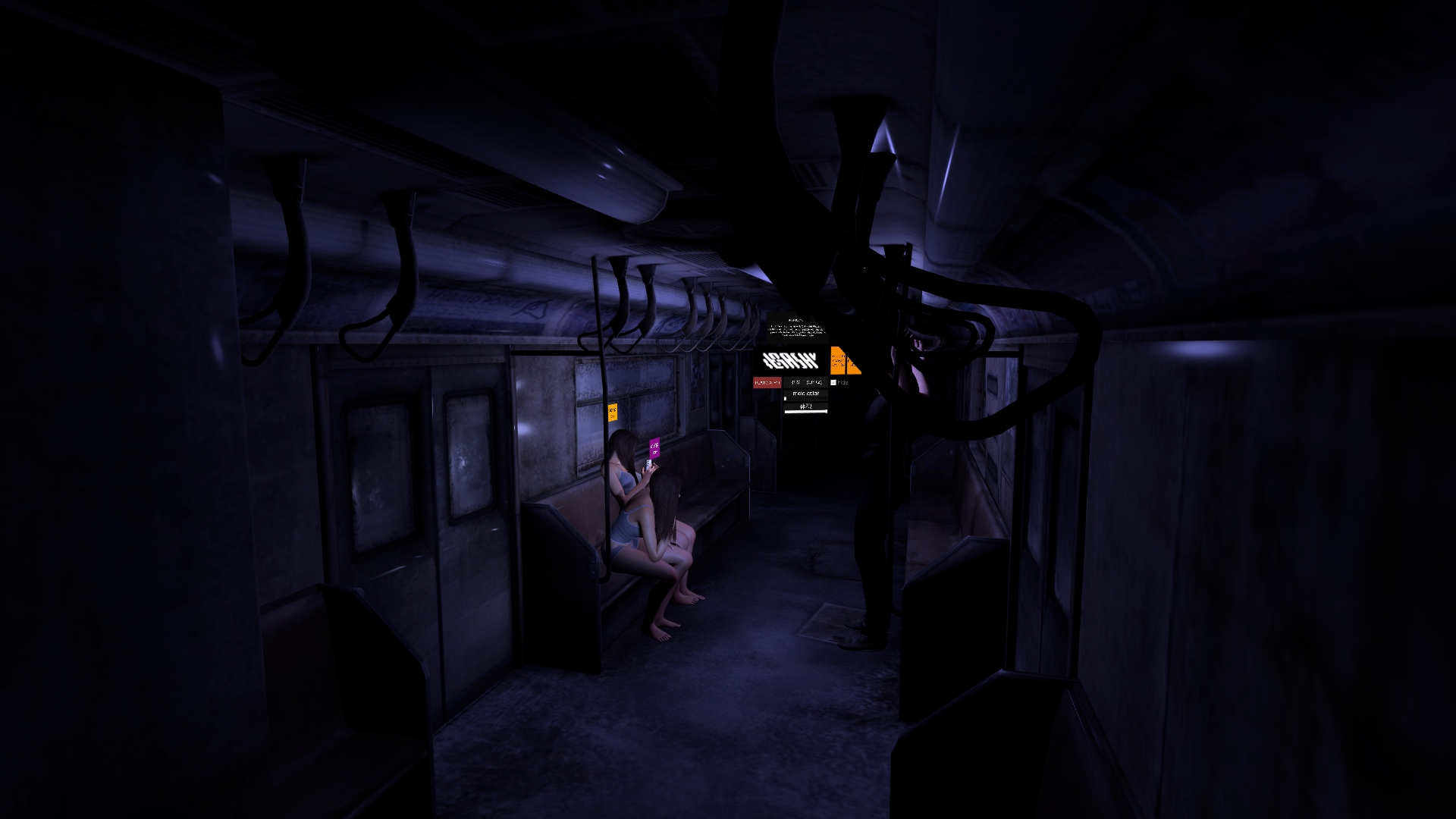Uncheck the Hide checkbox on the menu
Viewport: 1456px width, 819px height.
pyautogui.click(x=833, y=382)
